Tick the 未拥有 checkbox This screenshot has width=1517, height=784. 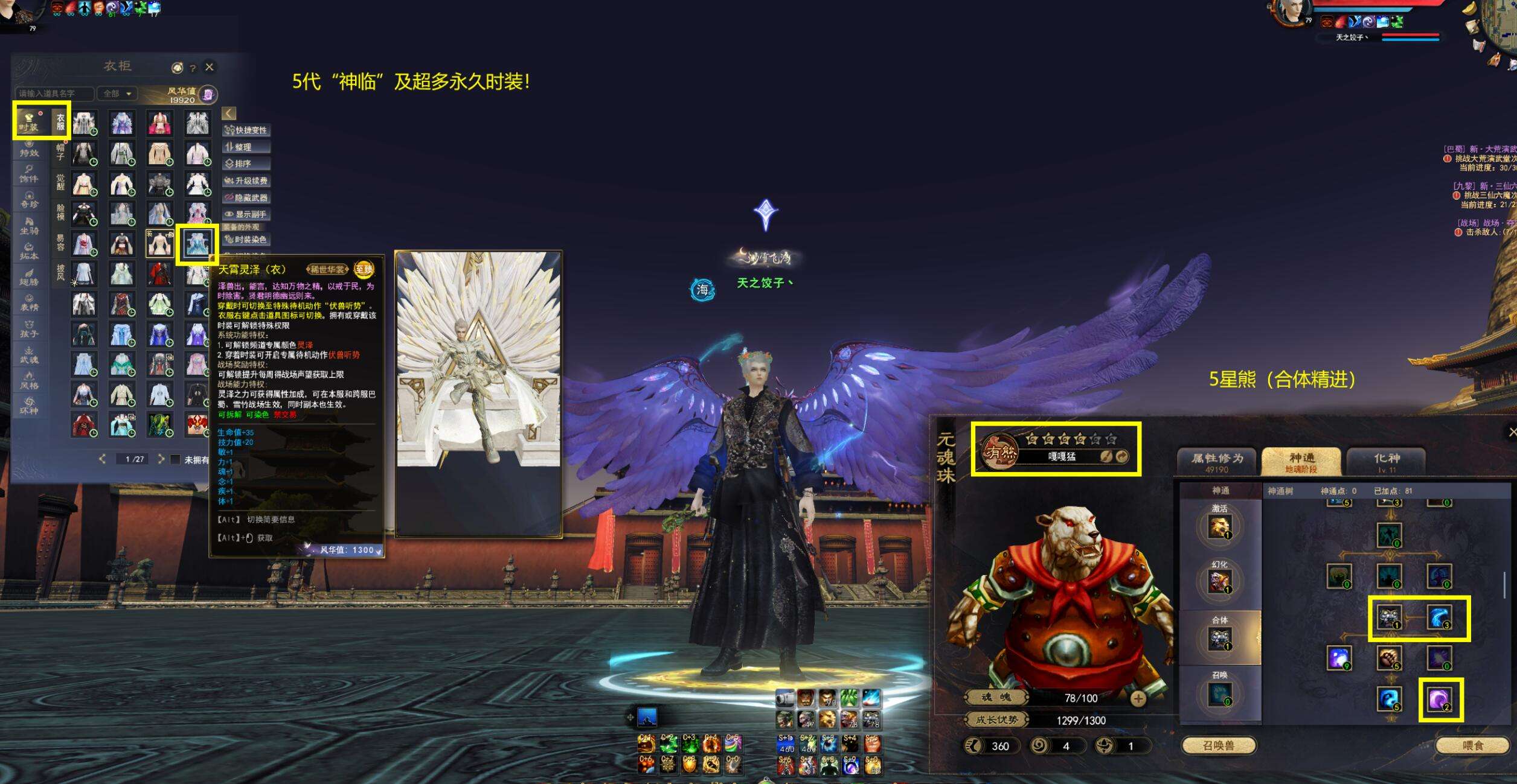pos(175,459)
